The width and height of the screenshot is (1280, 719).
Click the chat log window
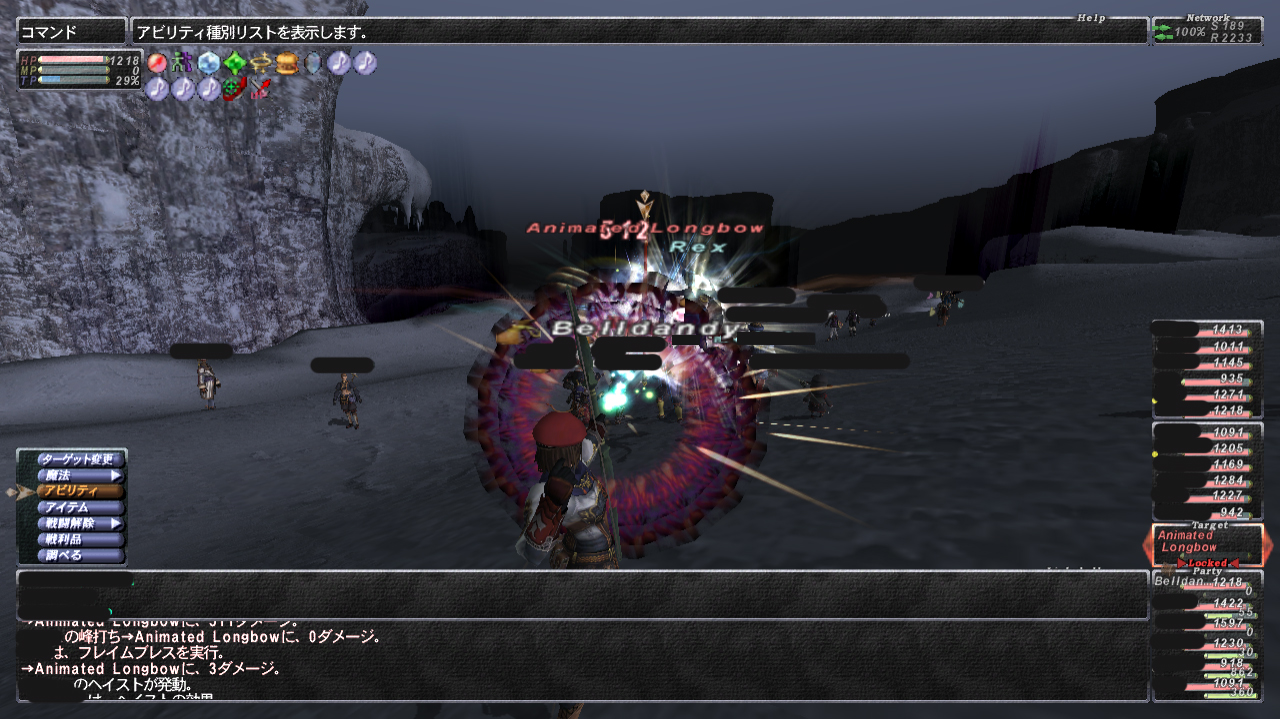pyautogui.click(x=582, y=660)
